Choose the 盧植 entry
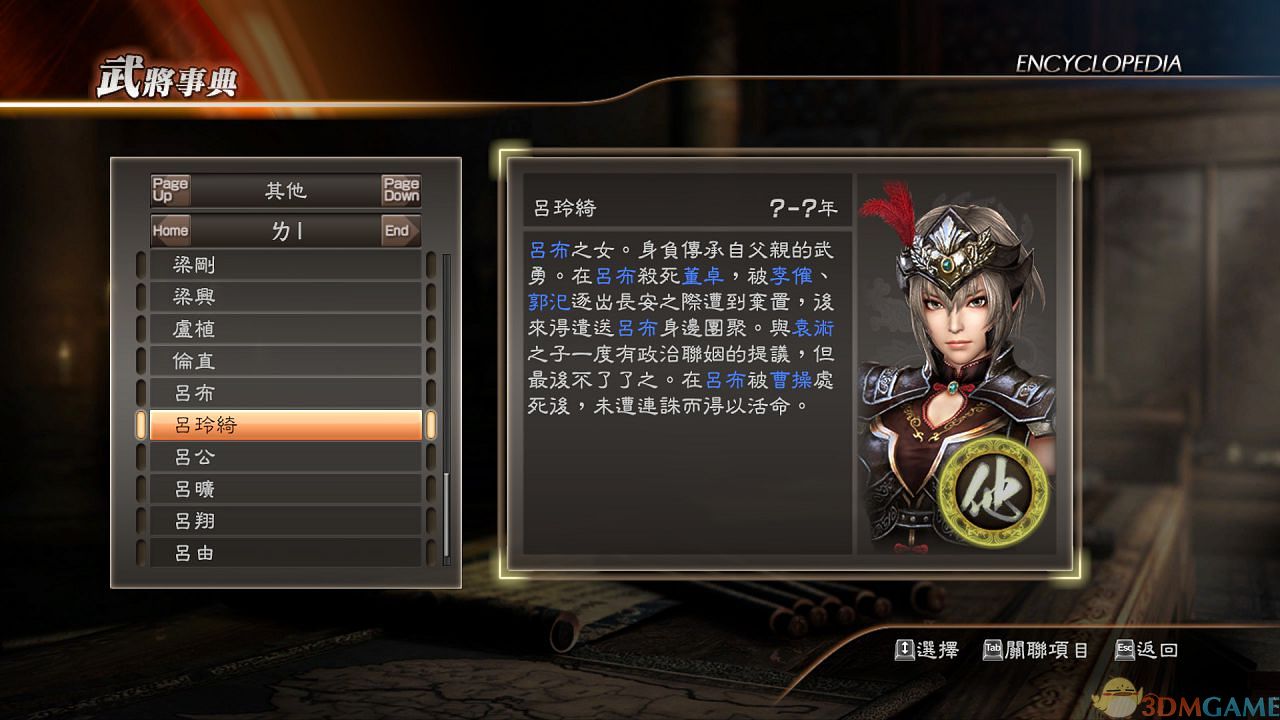The height and width of the screenshot is (720, 1280). coord(285,329)
